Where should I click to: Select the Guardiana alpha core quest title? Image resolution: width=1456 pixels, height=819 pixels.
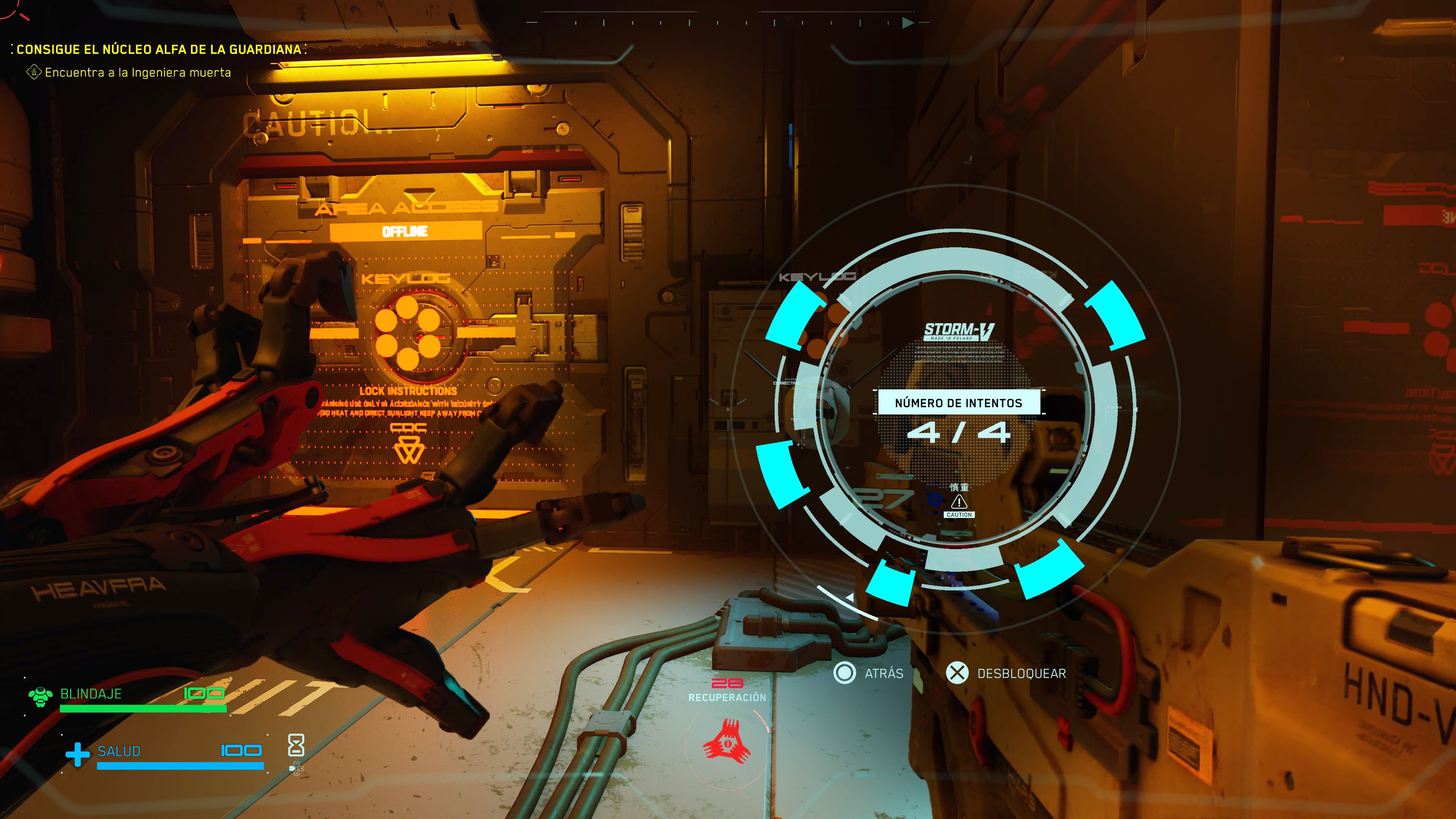159,49
